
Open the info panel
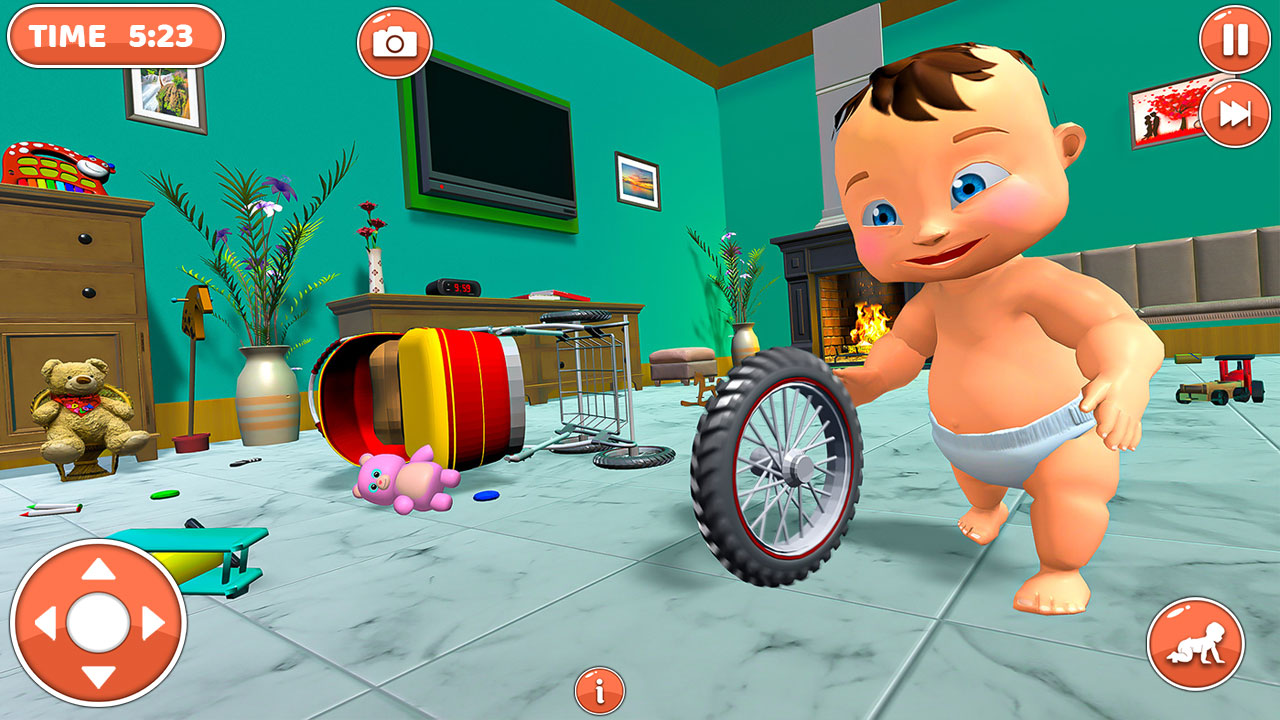pyautogui.click(x=599, y=688)
